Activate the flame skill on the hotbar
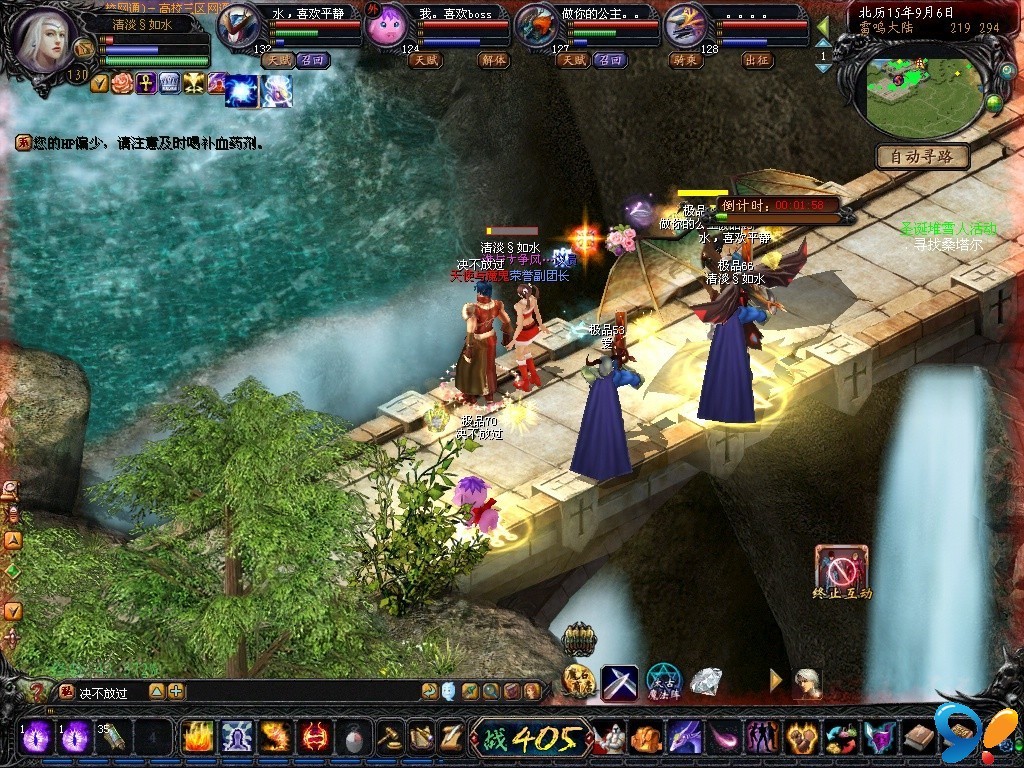The width and height of the screenshot is (1024, 768). click(196, 738)
